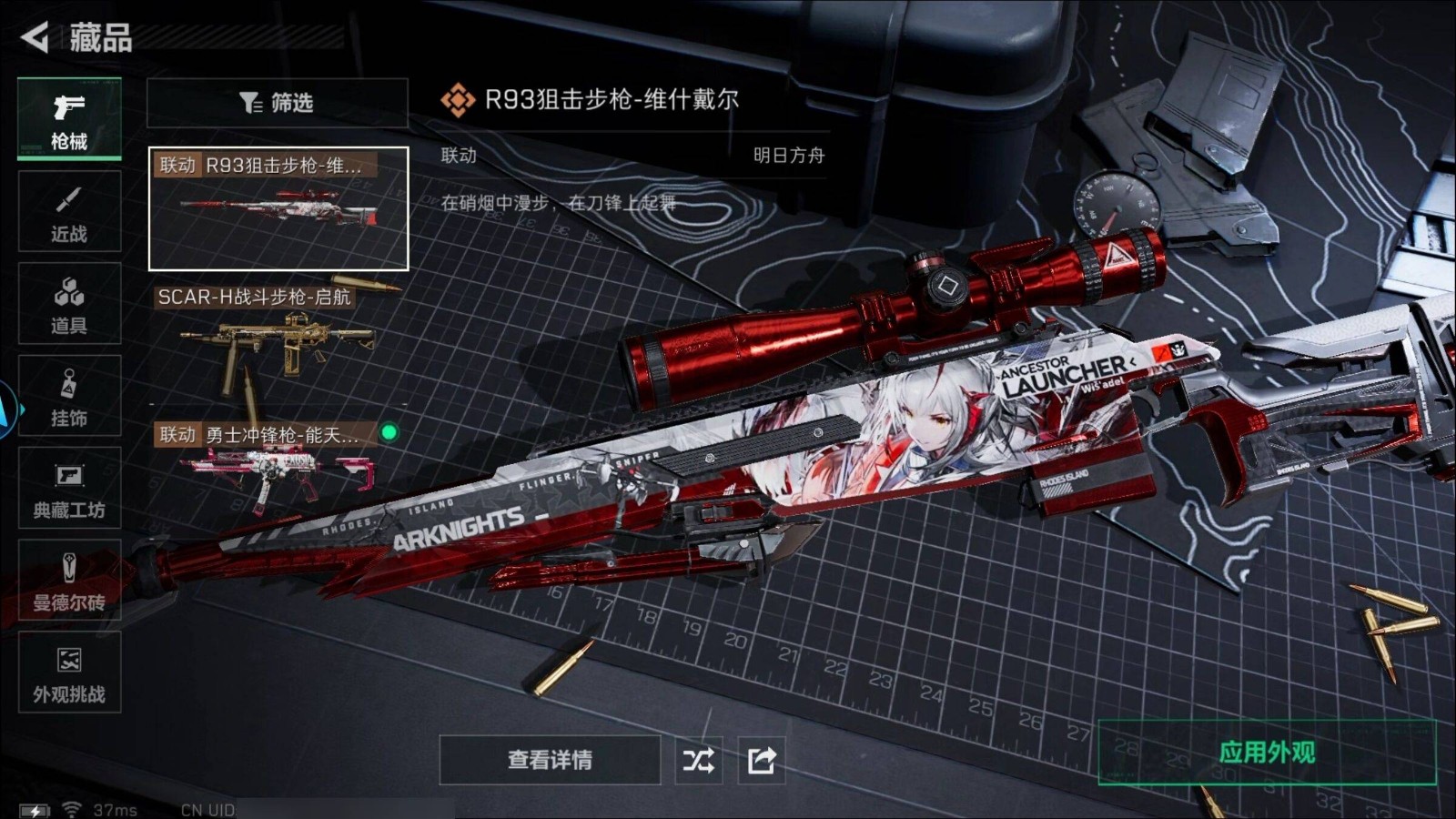This screenshot has width=1456, height=819.
Task: Show the 挂饰 charms category
Action: coord(69,397)
